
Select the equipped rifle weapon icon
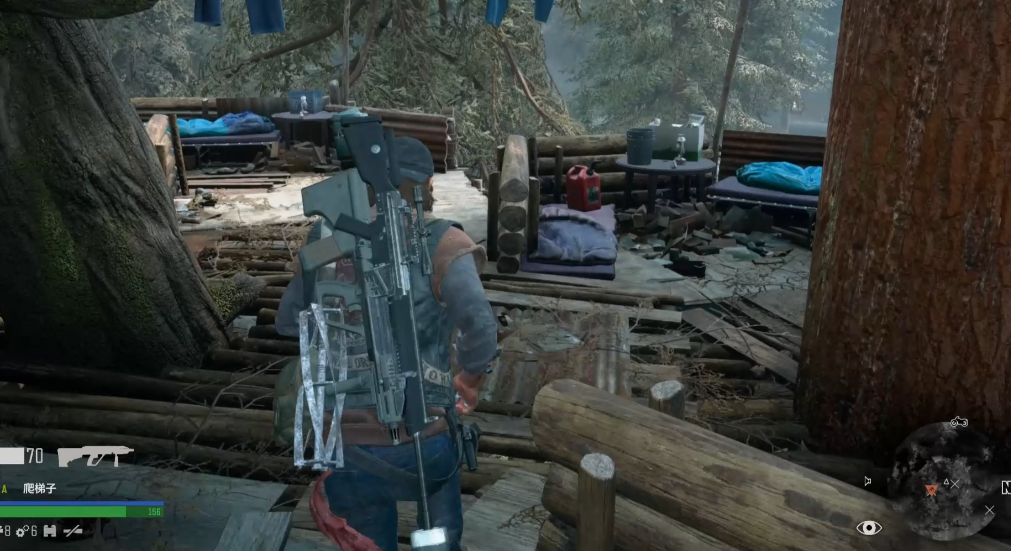pos(95,456)
